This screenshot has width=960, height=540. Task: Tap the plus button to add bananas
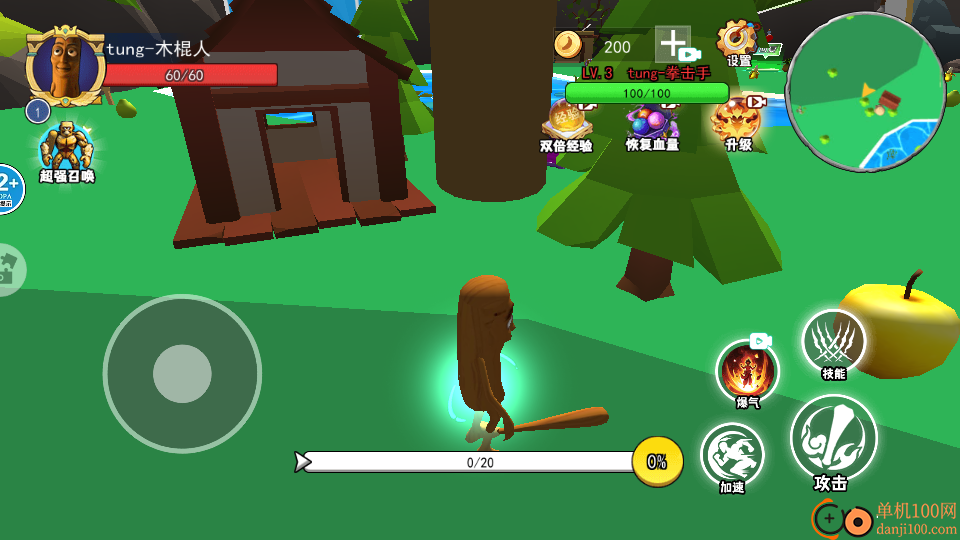(x=675, y=45)
